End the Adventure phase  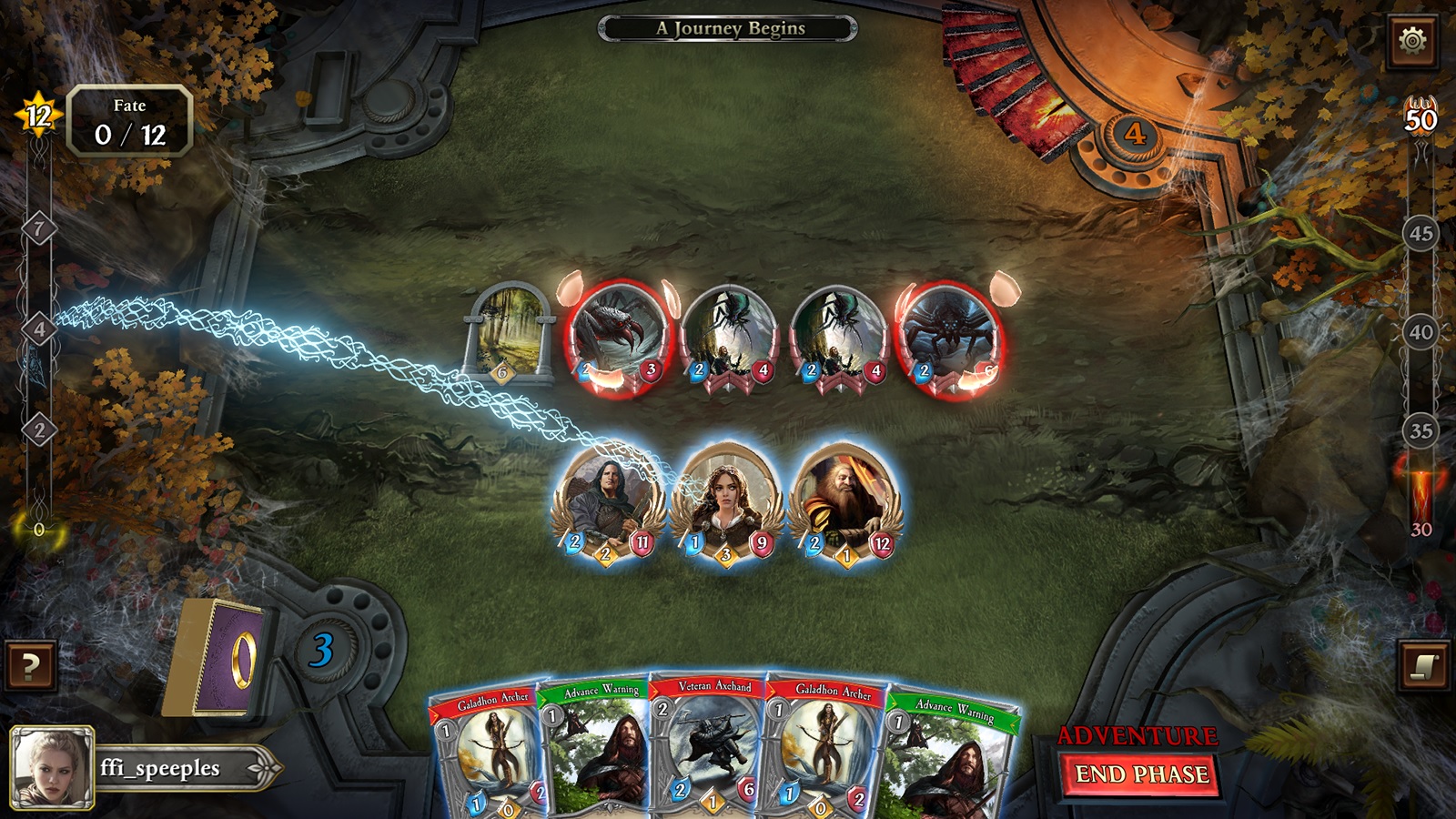coord(1142,774)
